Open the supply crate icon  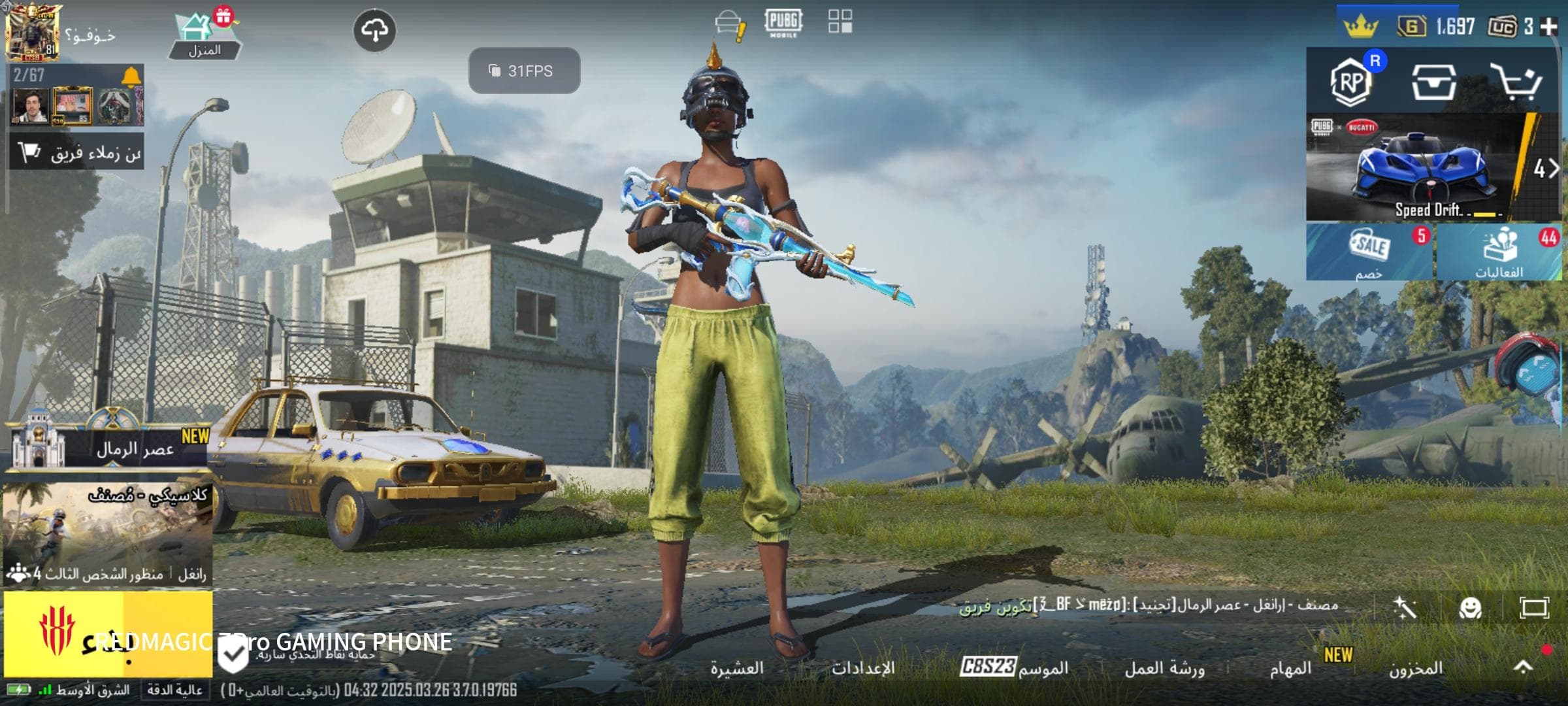(x=1433, y=82)
